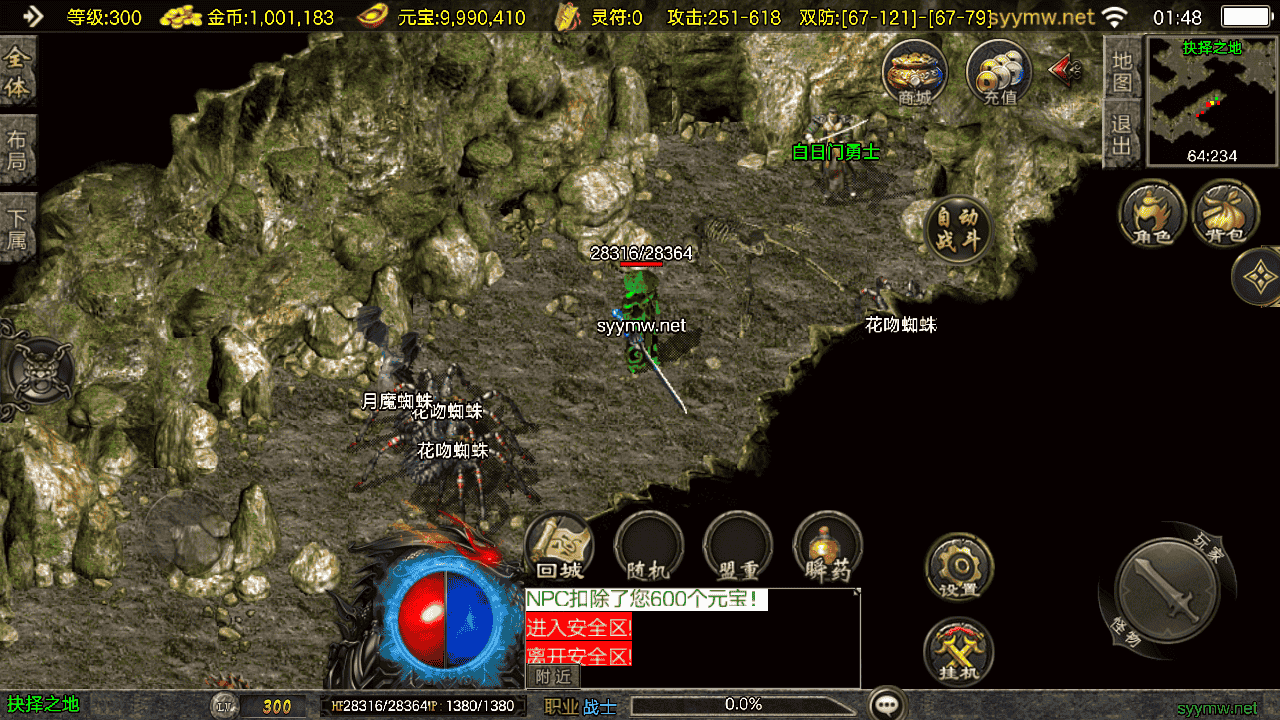The height and width of the screenshot is (720, 1280).
Task: Open the 附近 nearby chat channel
Action: [552, 676]
